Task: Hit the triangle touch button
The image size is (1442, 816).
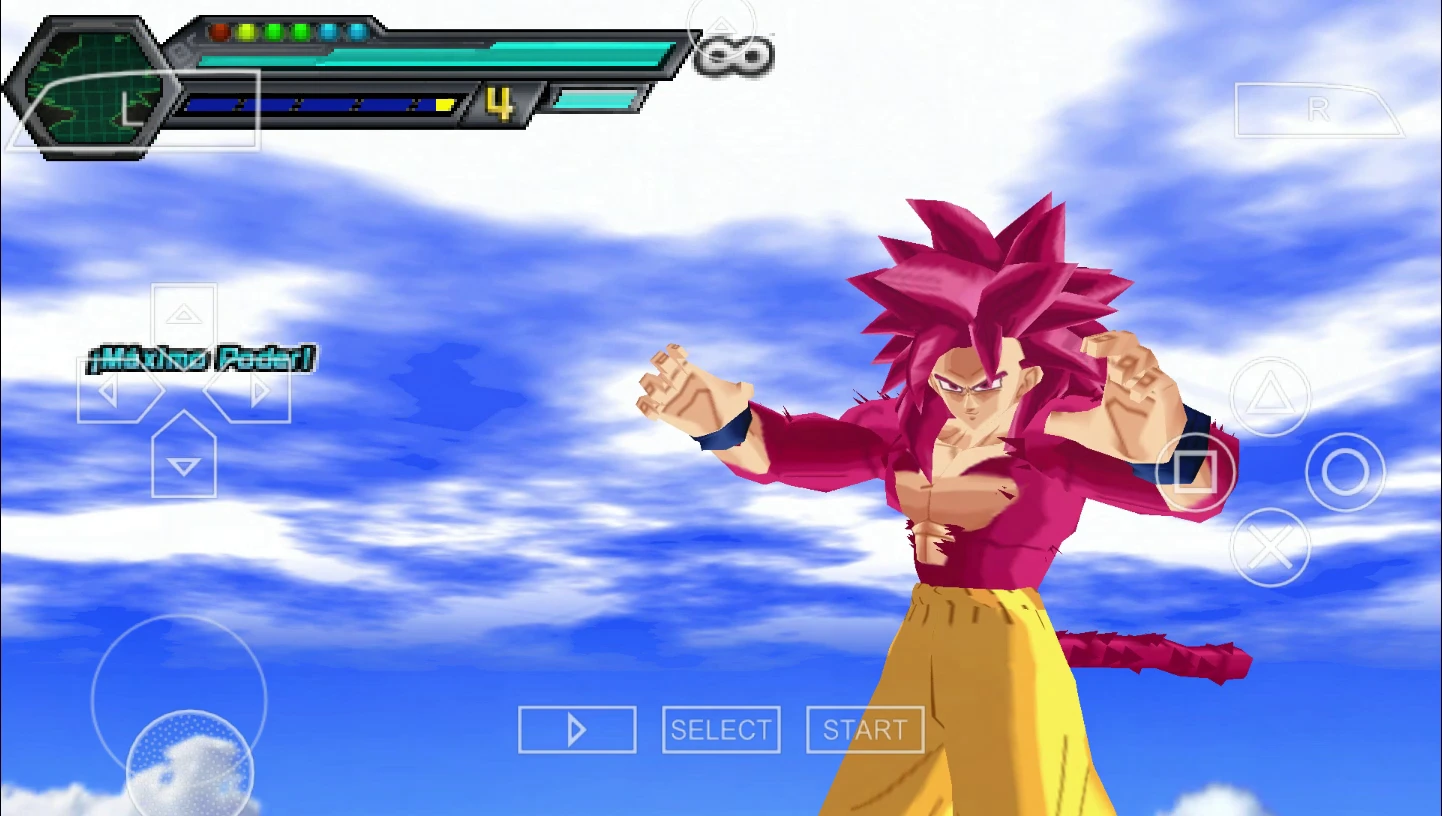Action: pos(1270,397)
